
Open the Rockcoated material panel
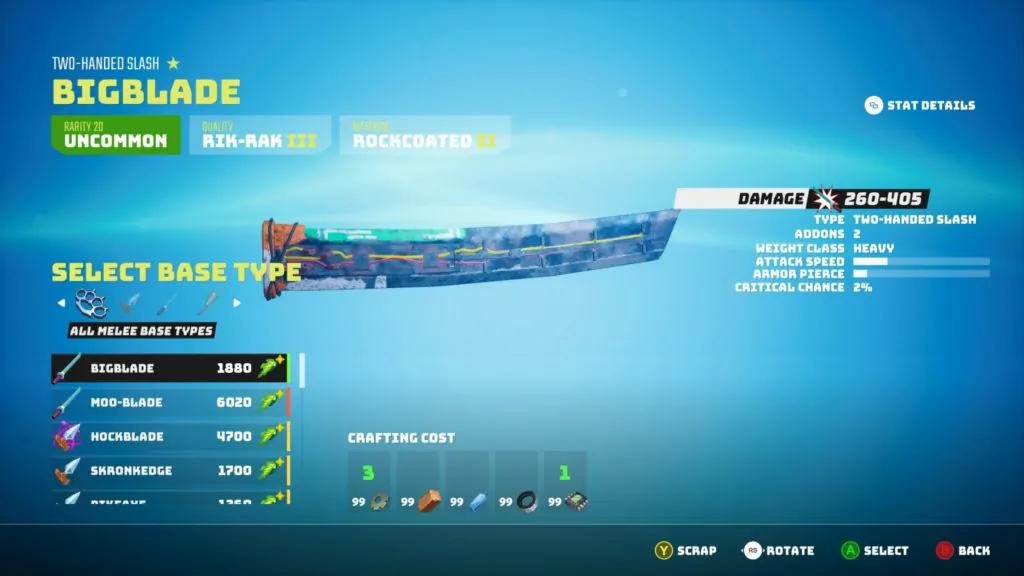[x=424, y=135]
